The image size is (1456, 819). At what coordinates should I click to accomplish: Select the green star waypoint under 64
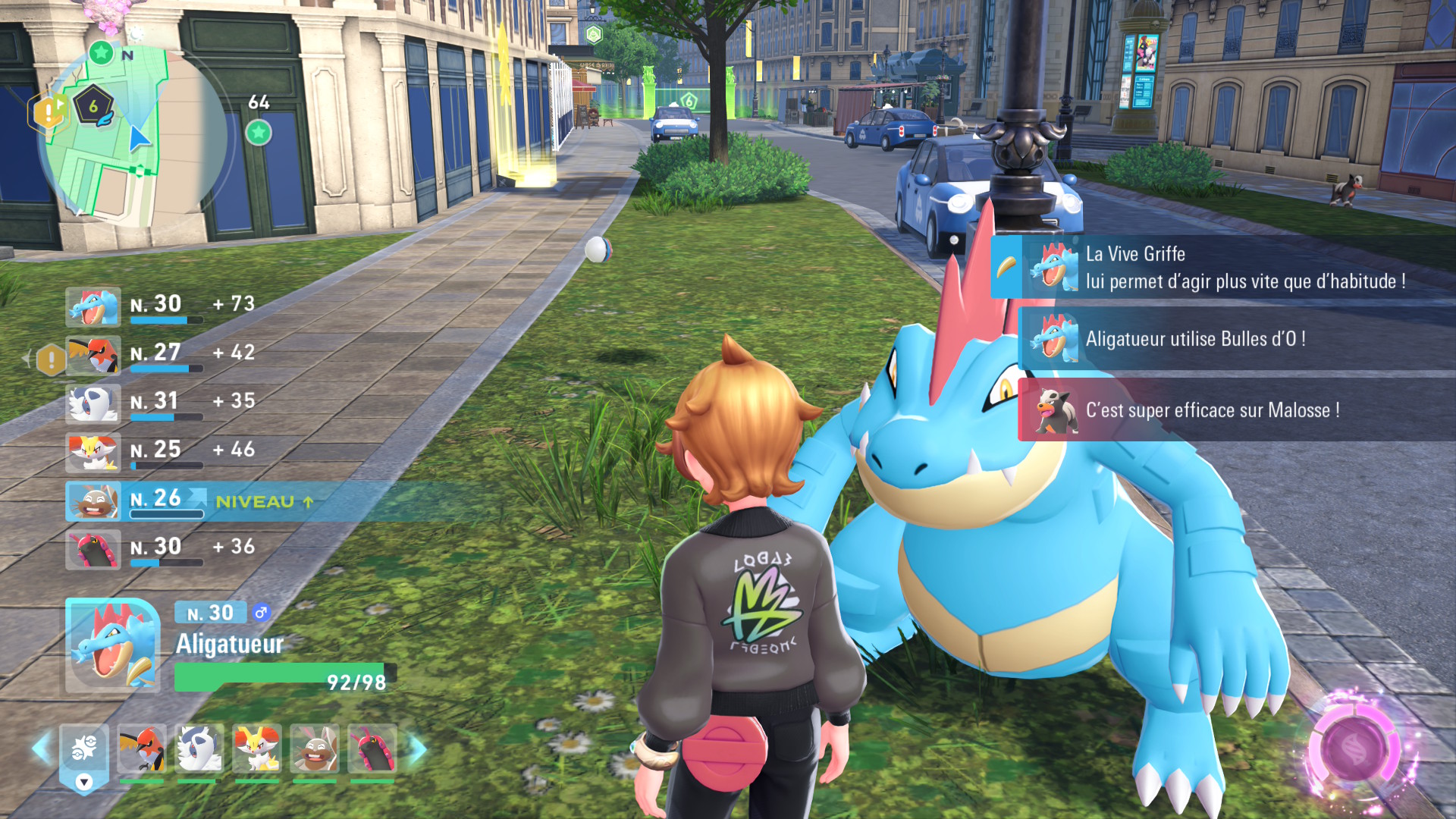pyautogui.click(x=259, y=133)
